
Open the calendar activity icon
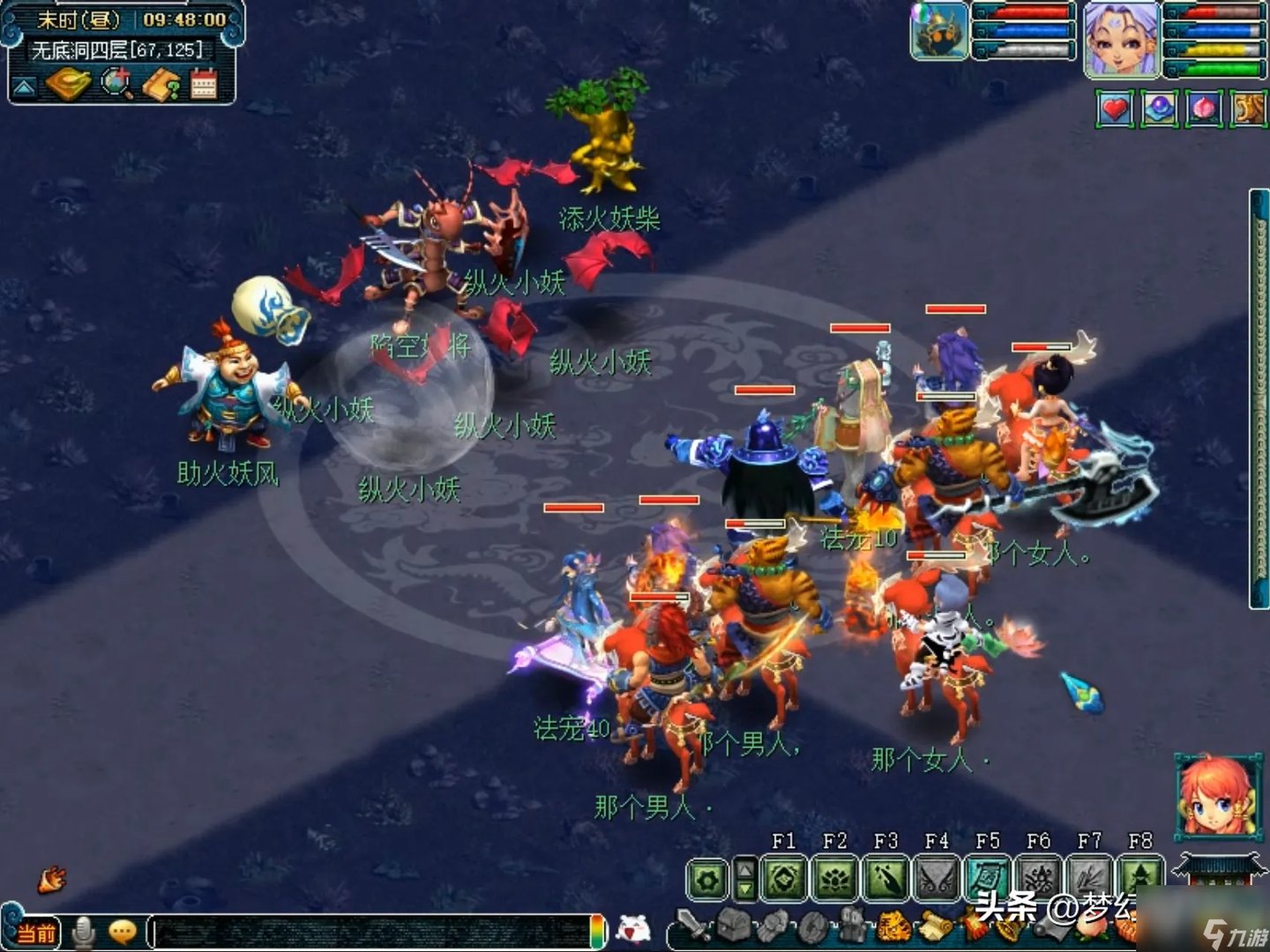[x=204, y=84]
